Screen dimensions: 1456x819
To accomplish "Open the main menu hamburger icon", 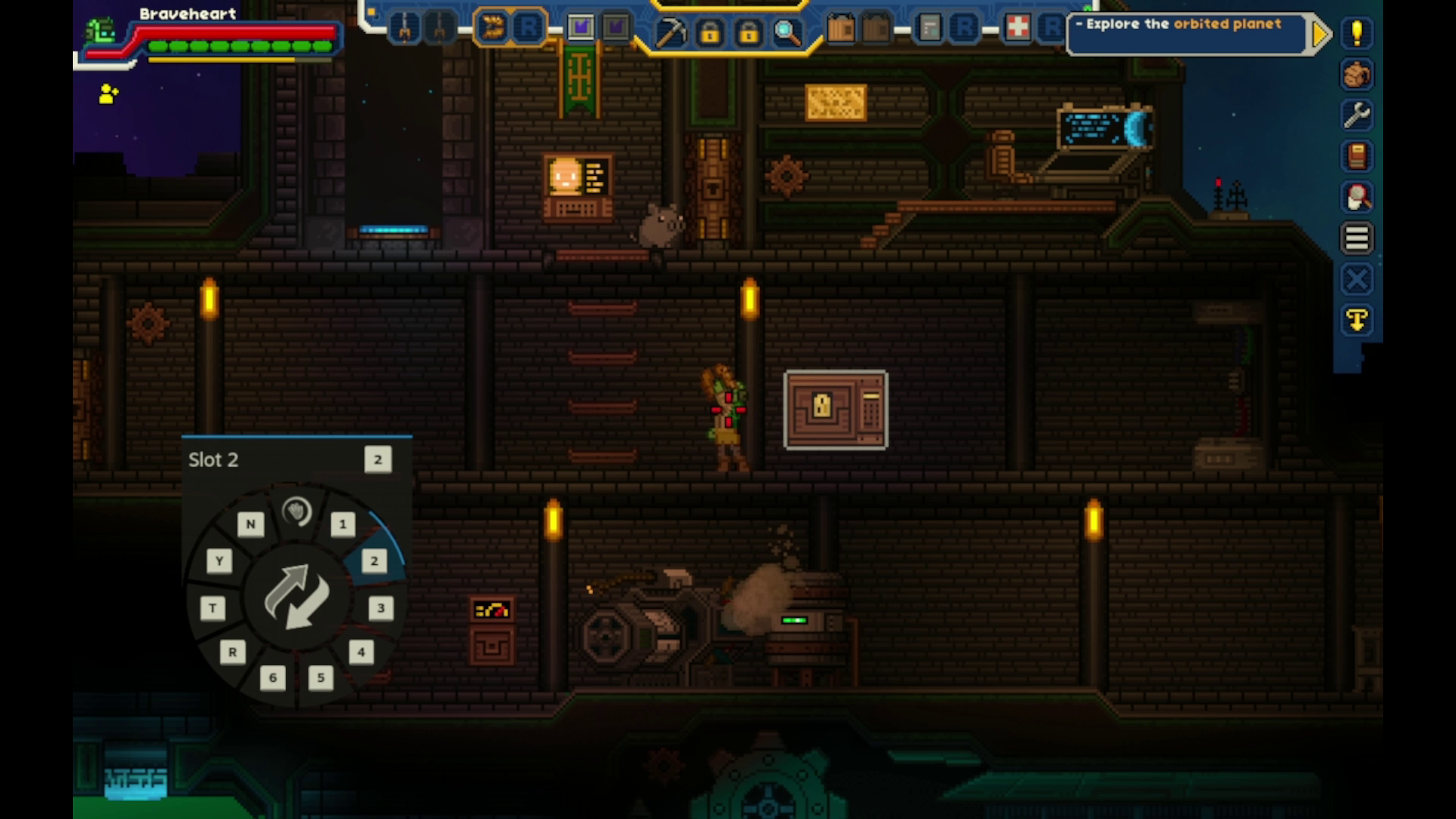I will pyautogui.click(x=1357, y=238).
